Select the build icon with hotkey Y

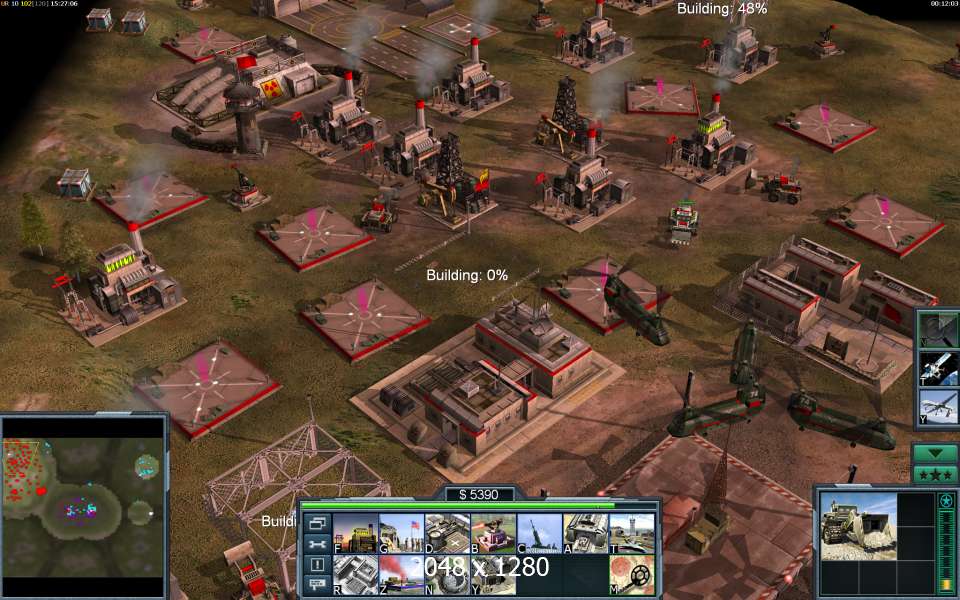click(493, 574)
